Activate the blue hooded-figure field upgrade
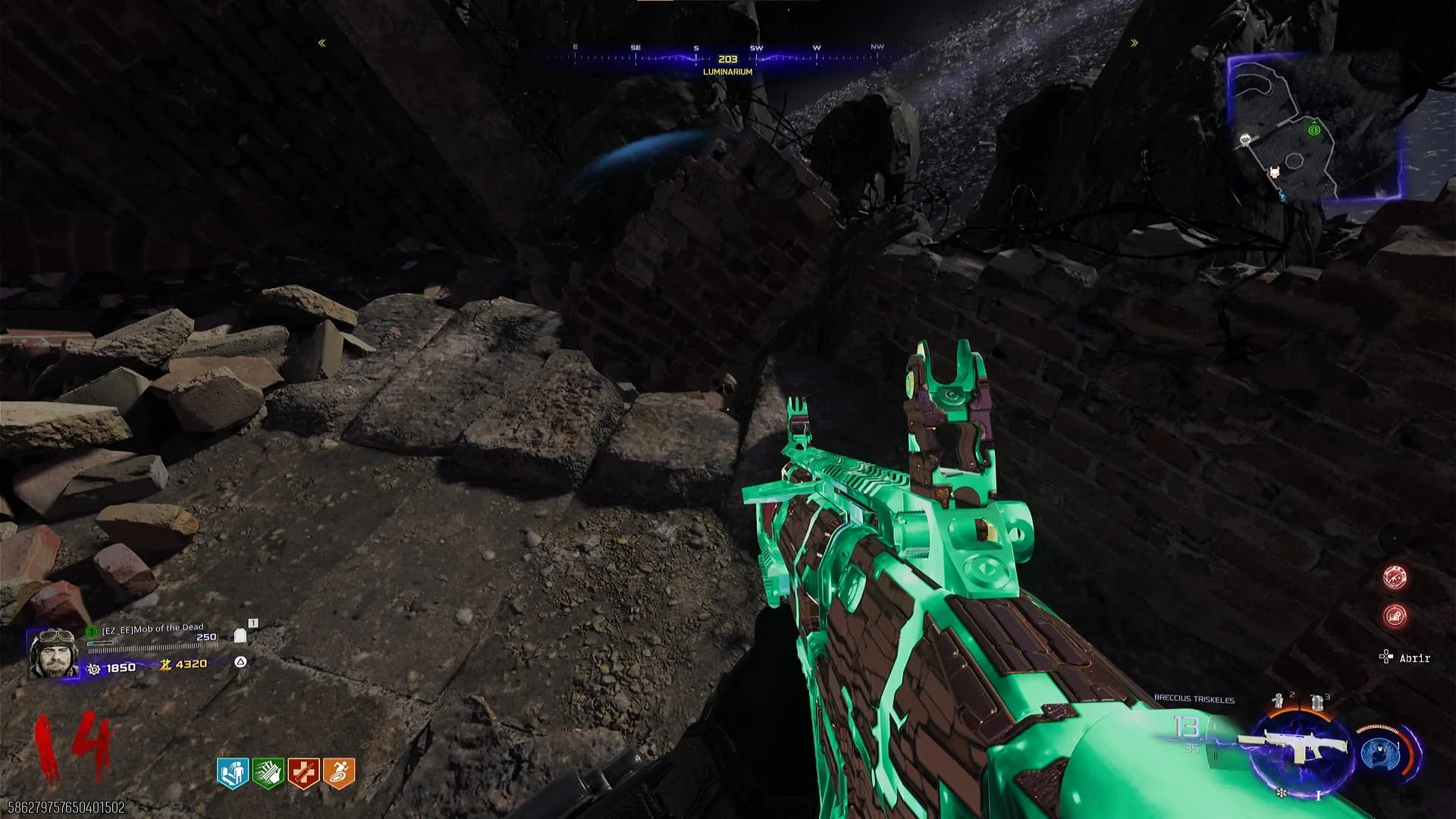Screen dimensions: 1456x819 pos(1380,753)
